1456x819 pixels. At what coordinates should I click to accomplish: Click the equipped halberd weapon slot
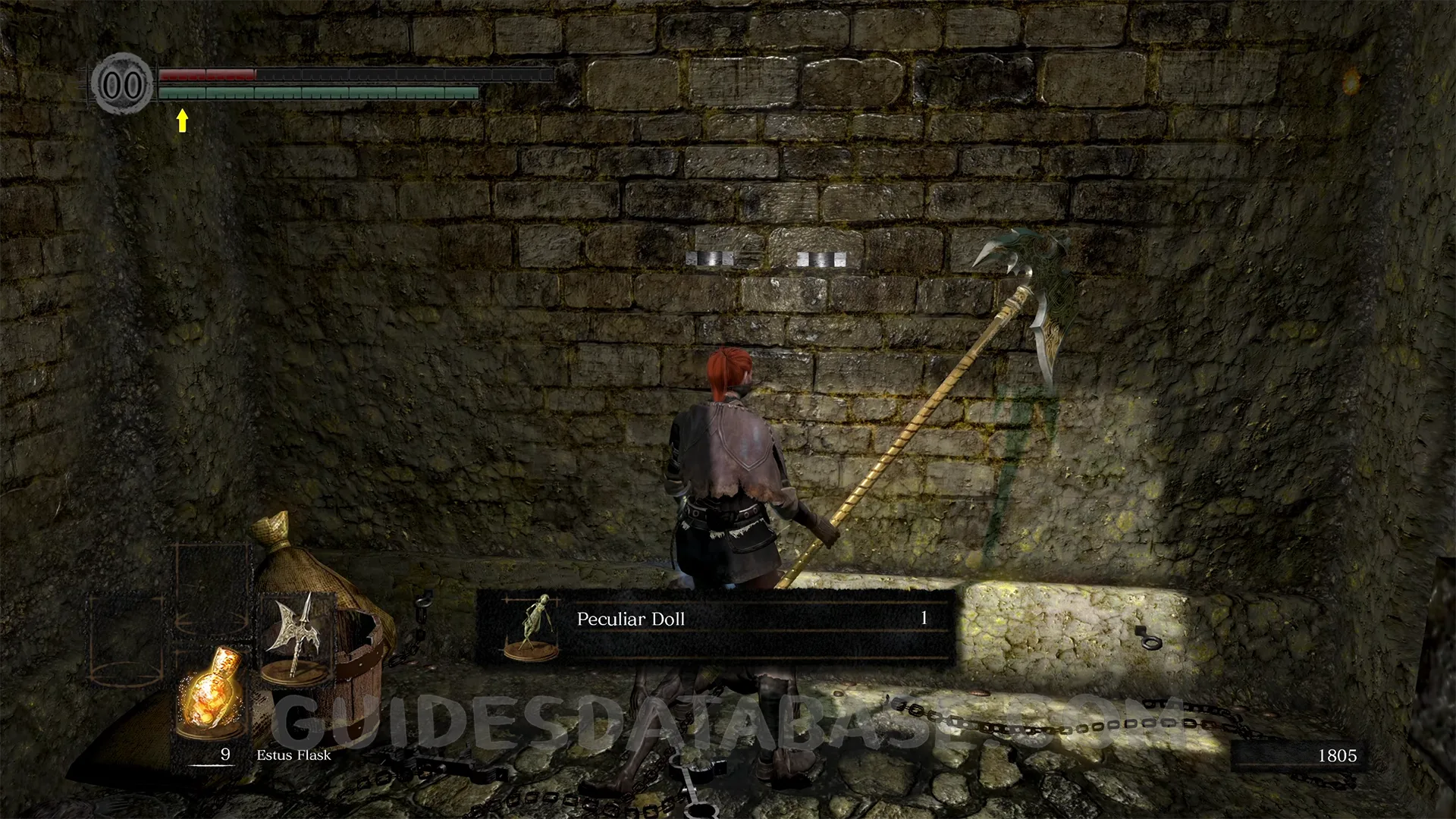coord(296,634)
